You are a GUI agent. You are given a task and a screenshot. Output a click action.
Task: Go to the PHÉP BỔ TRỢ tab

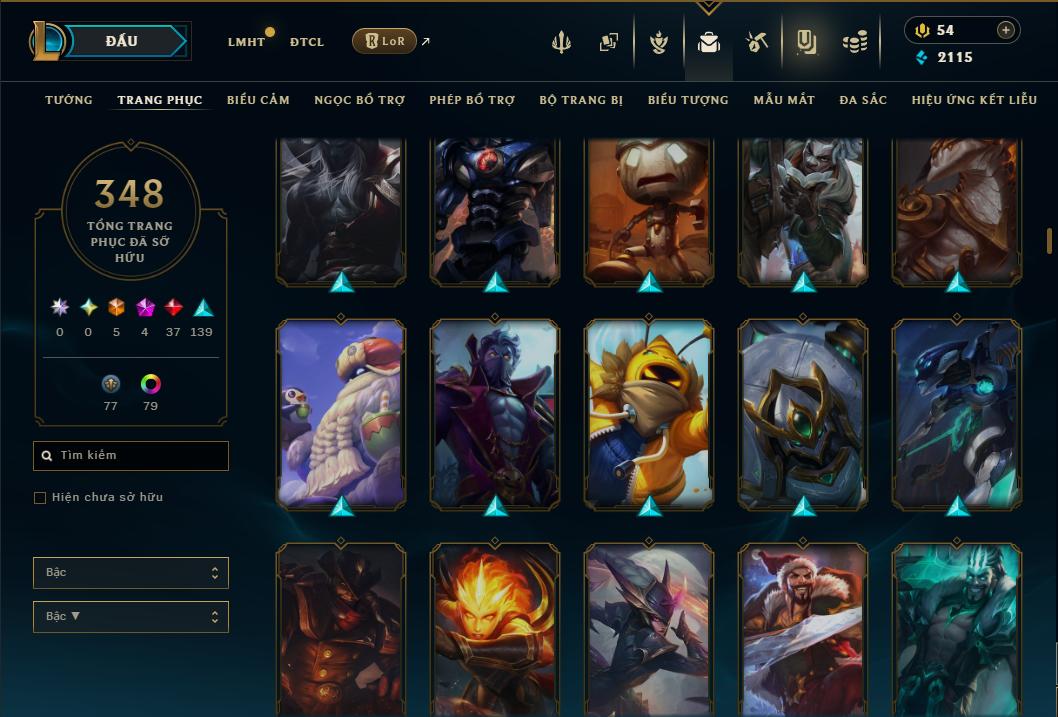coord(472,100)
